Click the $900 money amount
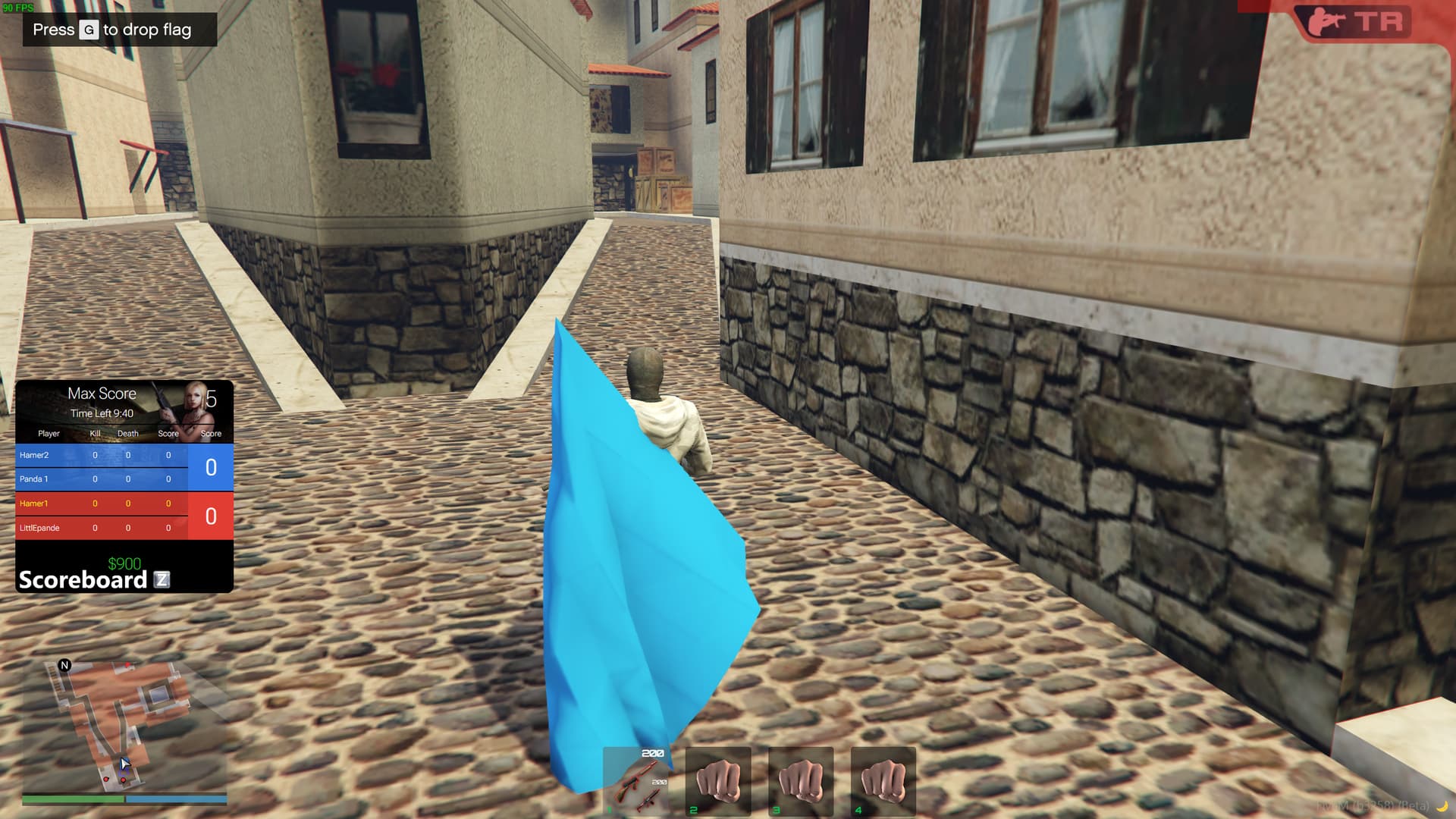The image size is (1456, 819). [124, 563]
